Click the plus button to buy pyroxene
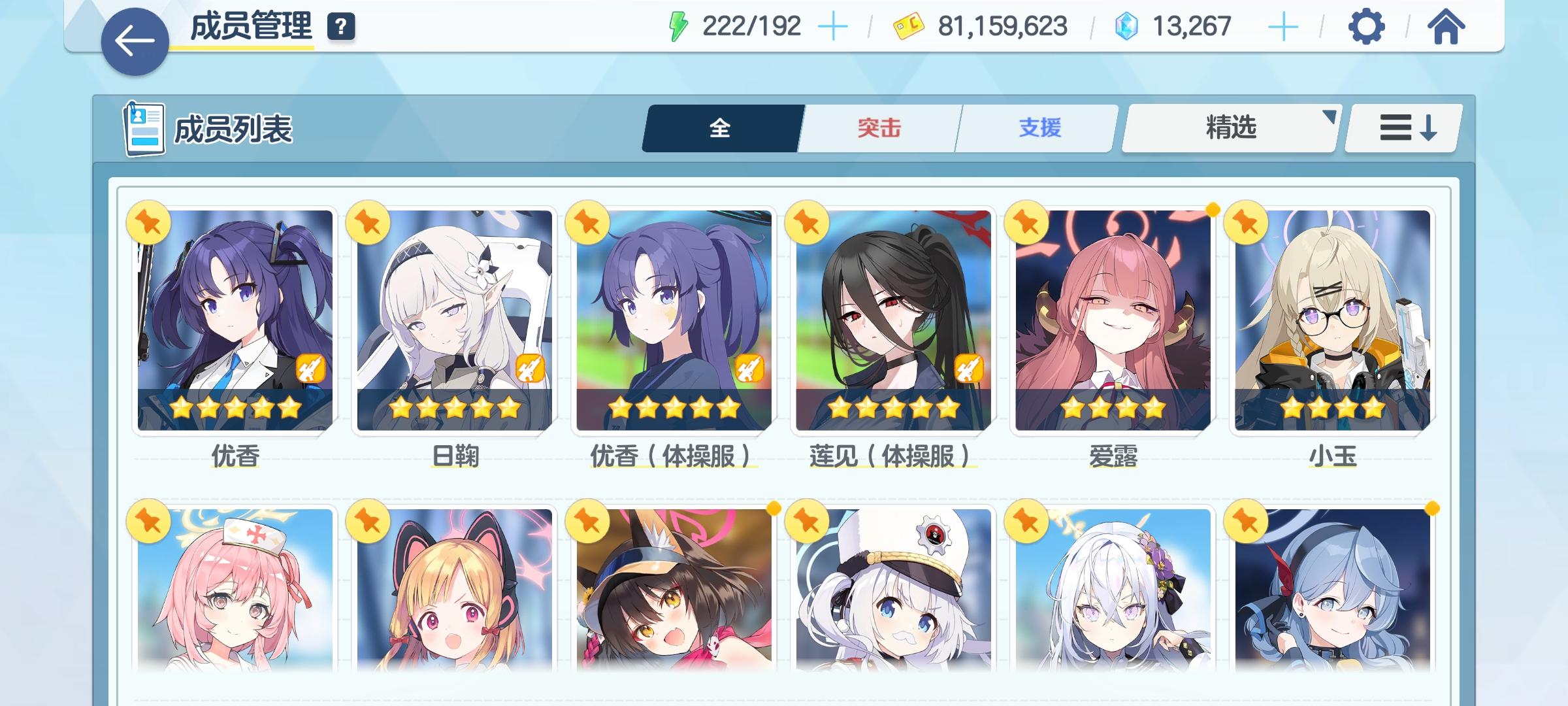This screenshot has height=706, width=1568. pos(1284,26)
